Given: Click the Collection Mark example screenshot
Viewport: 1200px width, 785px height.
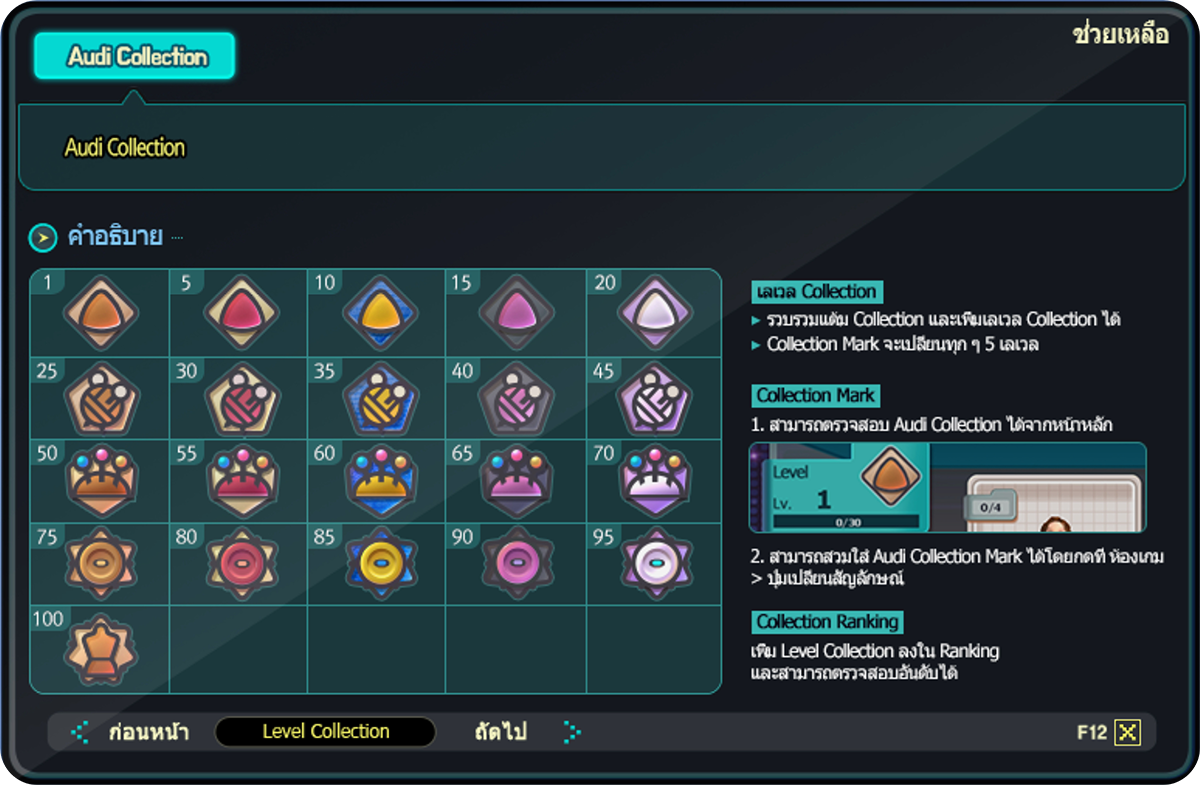Looking at the screenshot, I should [x=947, y=487].
